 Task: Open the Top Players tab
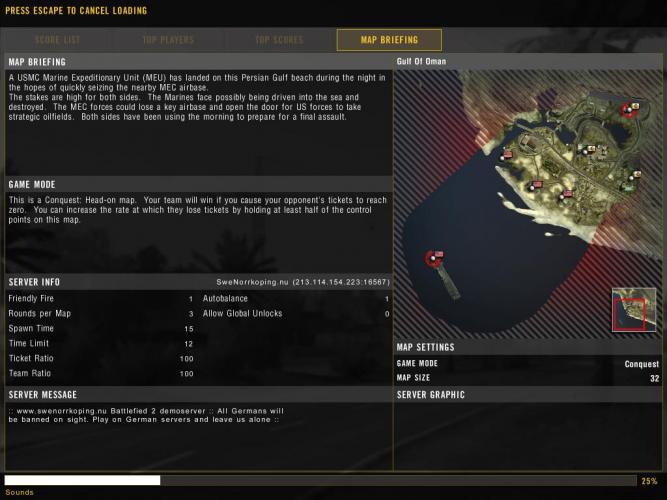coord(167,40)
